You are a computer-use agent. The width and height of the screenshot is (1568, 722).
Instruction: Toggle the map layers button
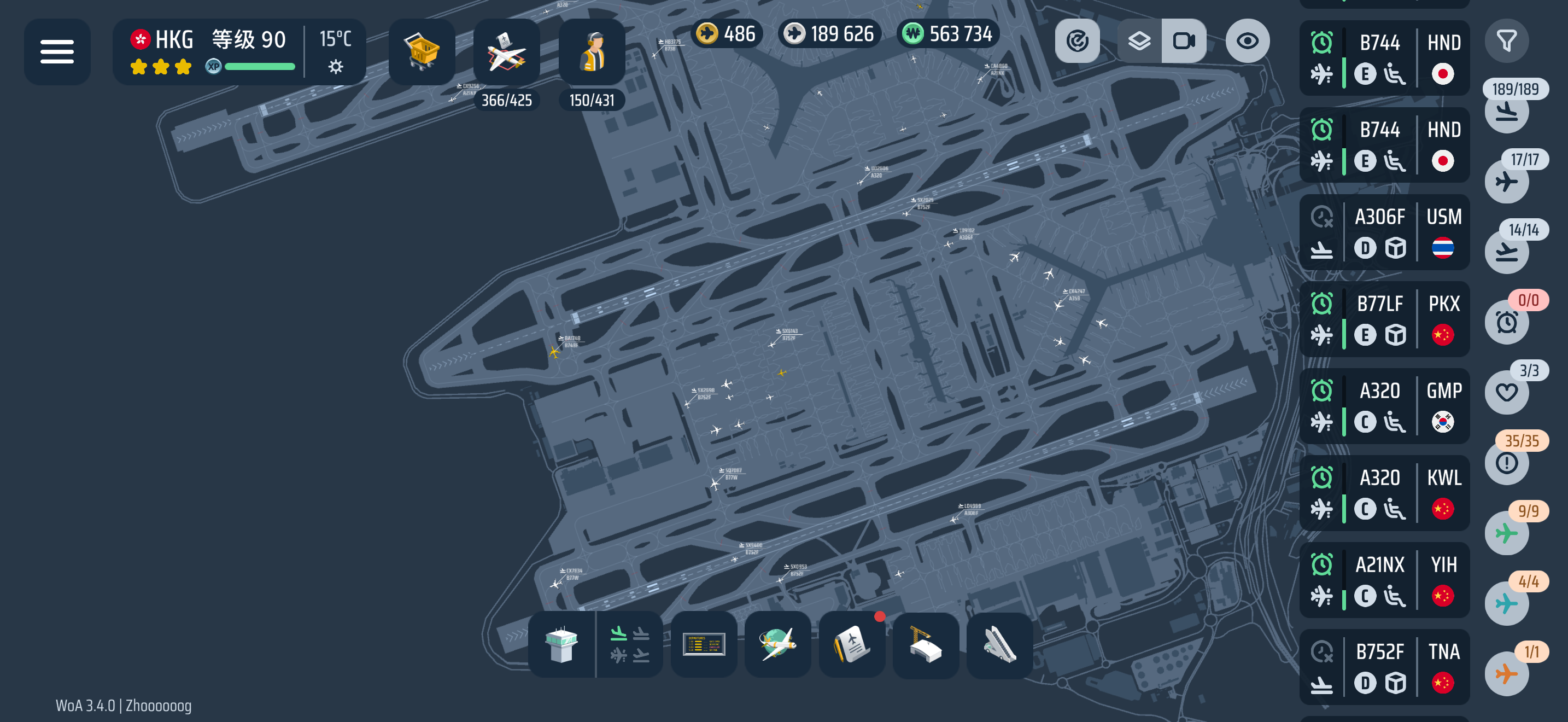point(1139,42)
